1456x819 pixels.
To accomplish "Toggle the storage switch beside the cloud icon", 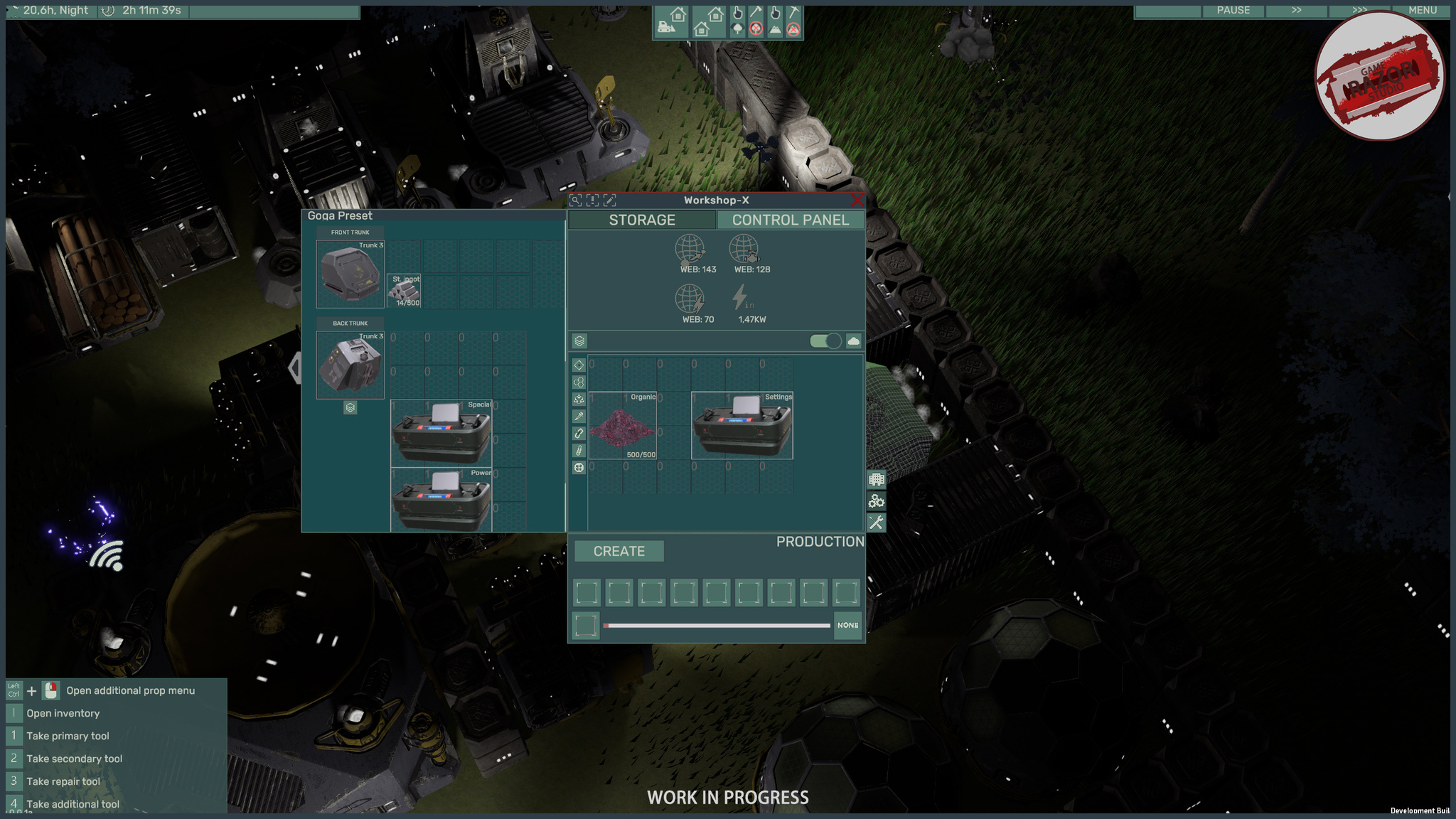I will 825,341.
